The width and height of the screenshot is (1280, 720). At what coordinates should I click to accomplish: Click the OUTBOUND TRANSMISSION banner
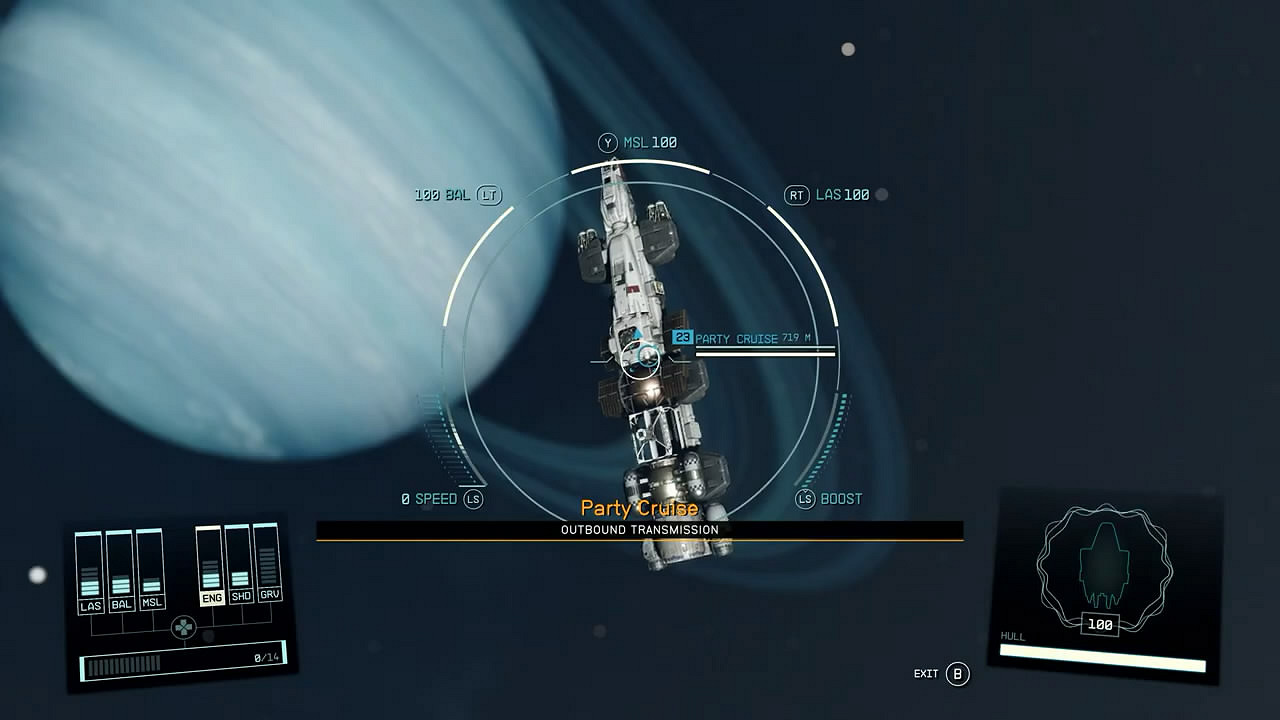[639, 530]
